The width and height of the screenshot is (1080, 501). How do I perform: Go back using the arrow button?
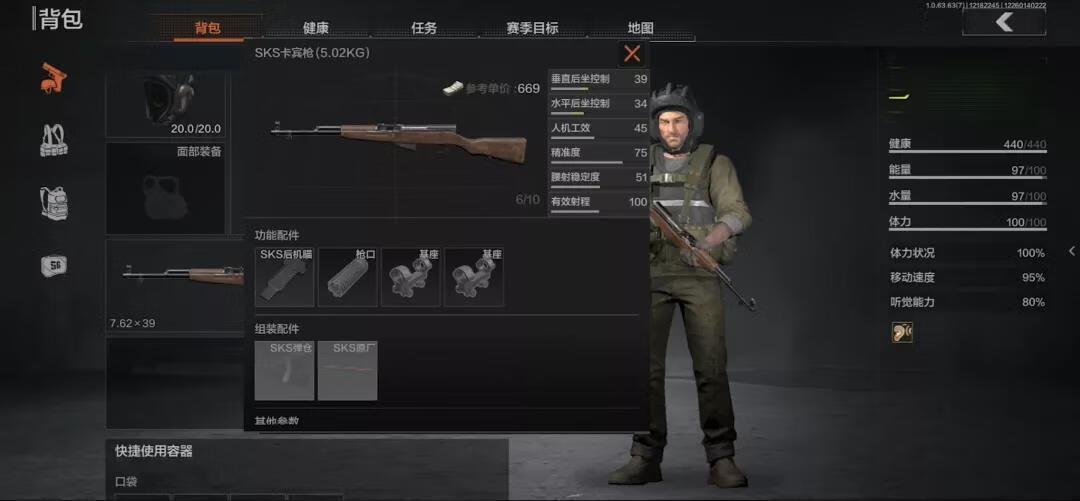1003,22
